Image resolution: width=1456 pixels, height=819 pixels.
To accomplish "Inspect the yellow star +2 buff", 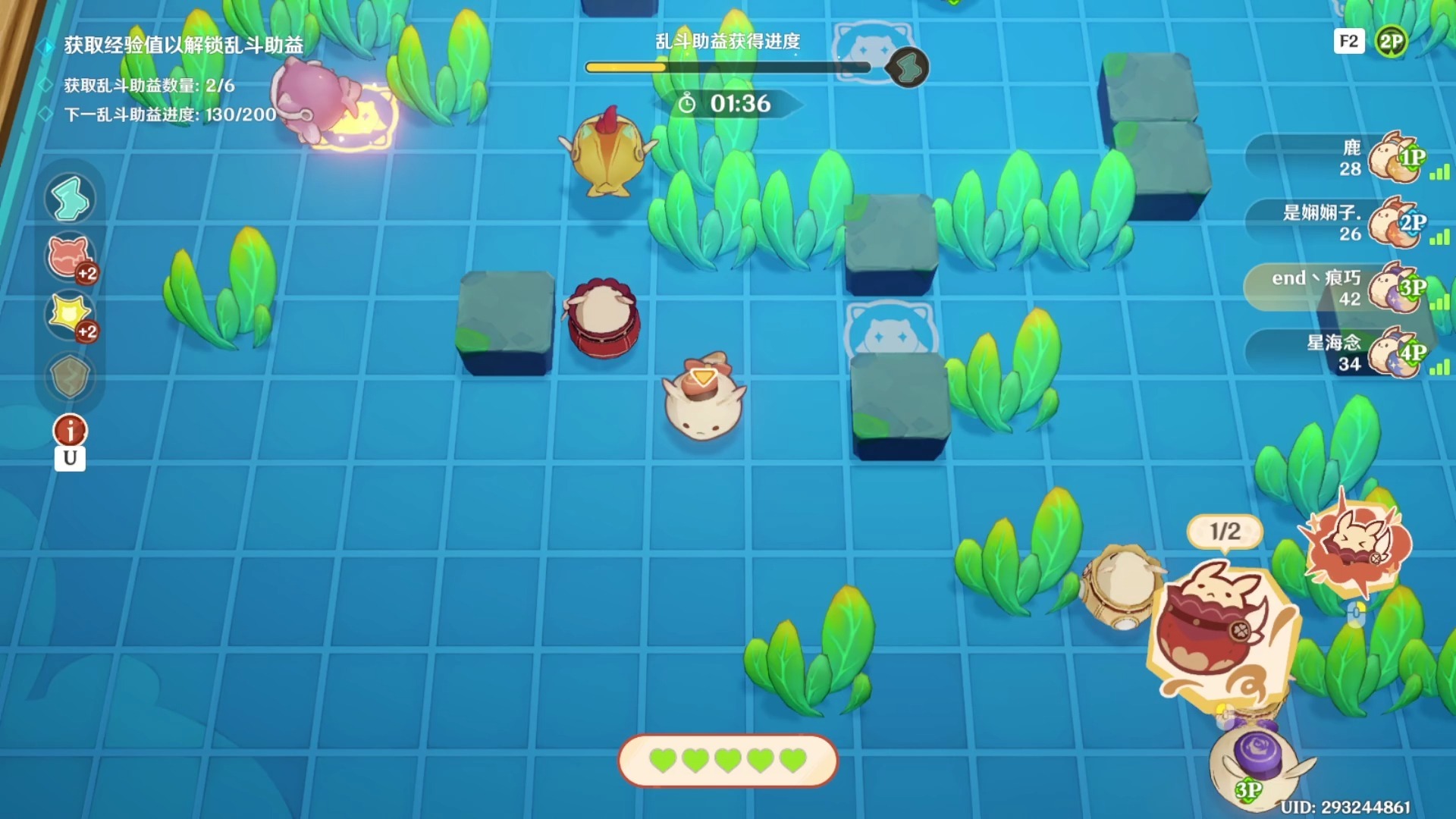I will pyautogui.click(x=70, y=315).
